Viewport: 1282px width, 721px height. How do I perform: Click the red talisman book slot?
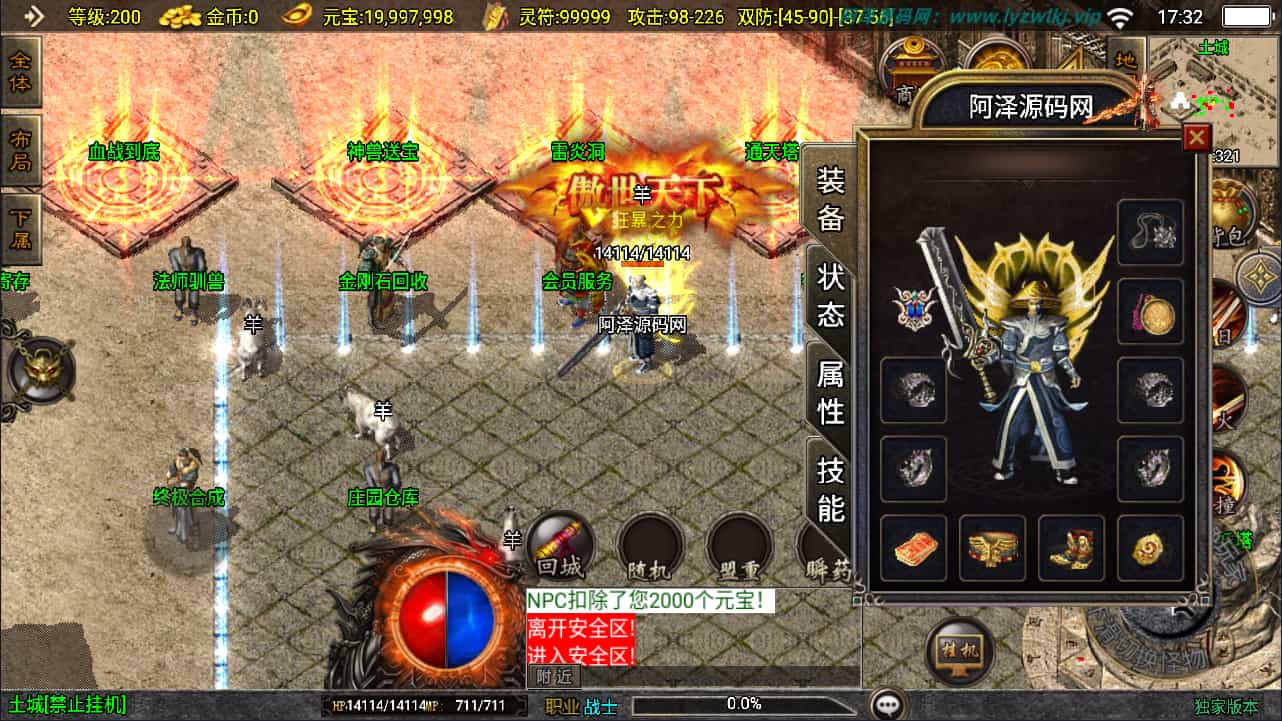(913, 548)
